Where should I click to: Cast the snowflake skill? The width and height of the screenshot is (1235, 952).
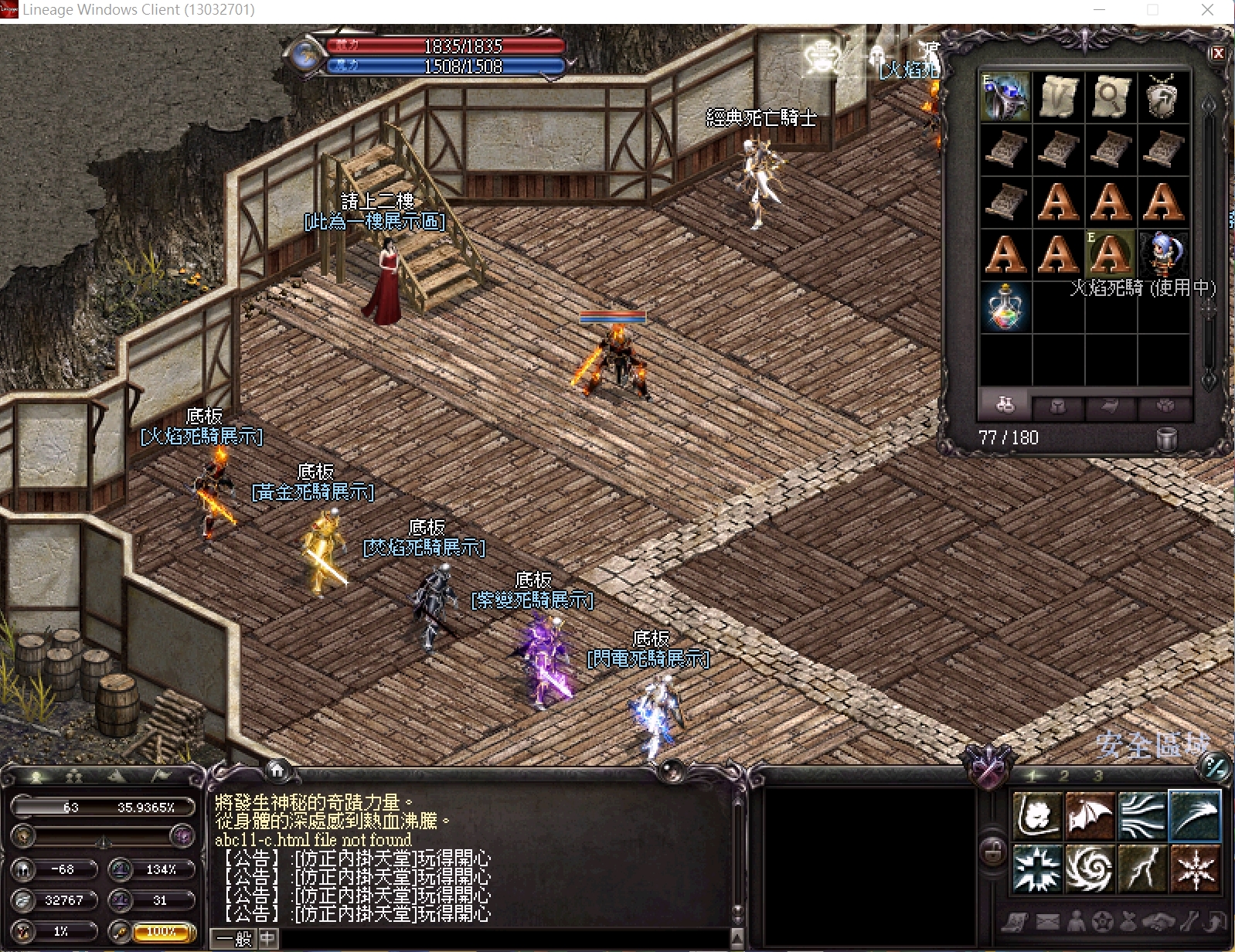[x=1195, y=868]
